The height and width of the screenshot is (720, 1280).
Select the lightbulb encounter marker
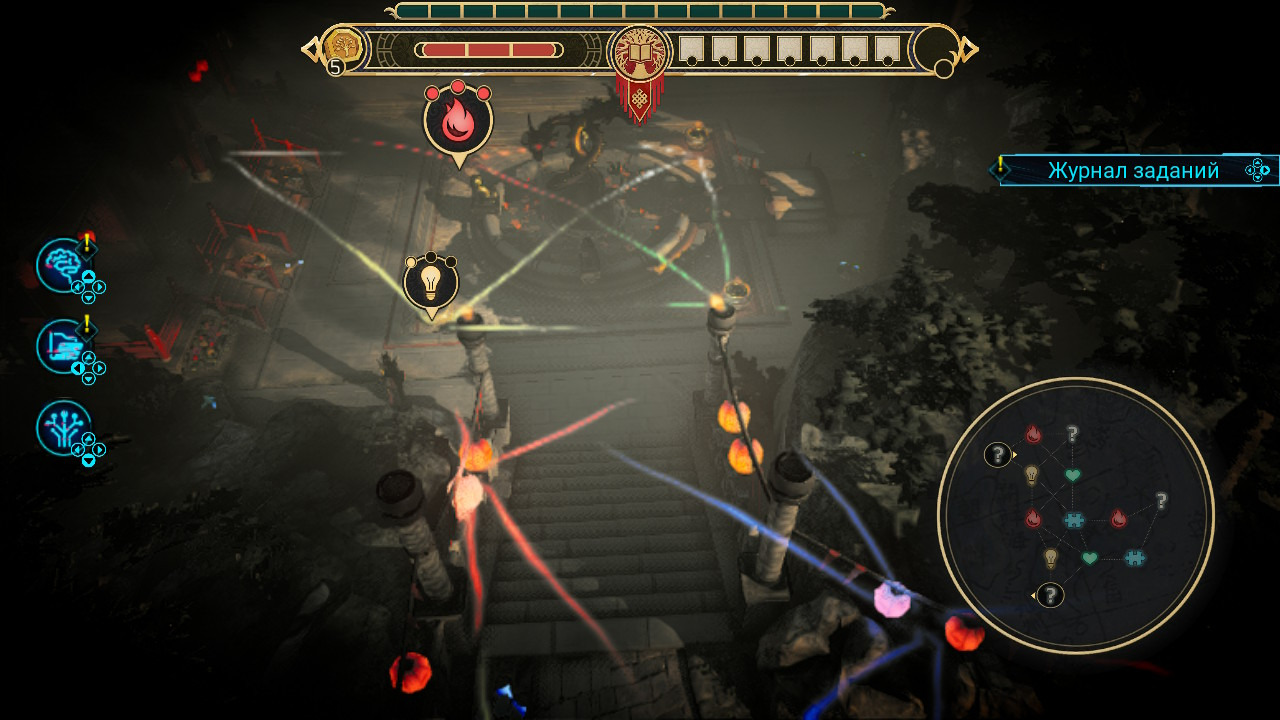431,282
